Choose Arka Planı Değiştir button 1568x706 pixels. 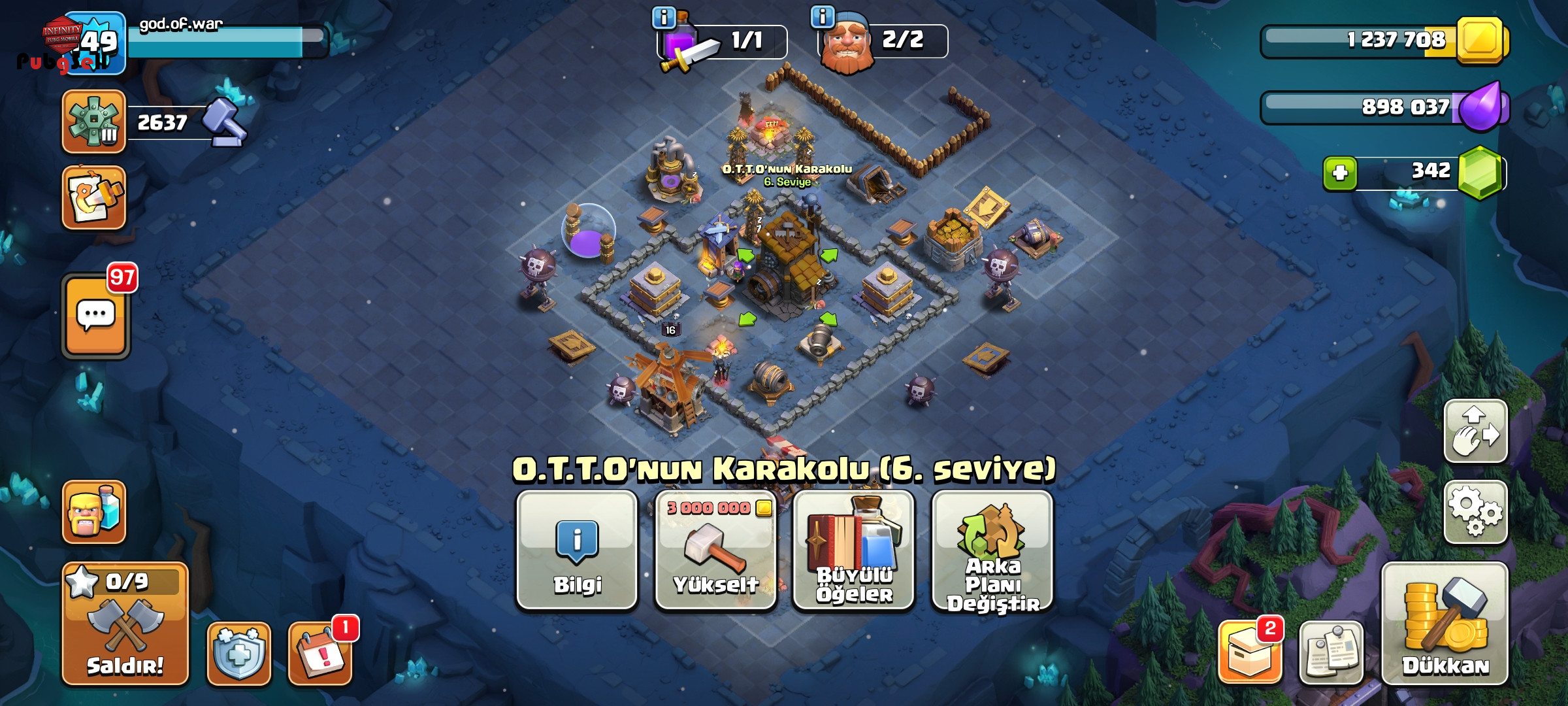click(992, 550)
